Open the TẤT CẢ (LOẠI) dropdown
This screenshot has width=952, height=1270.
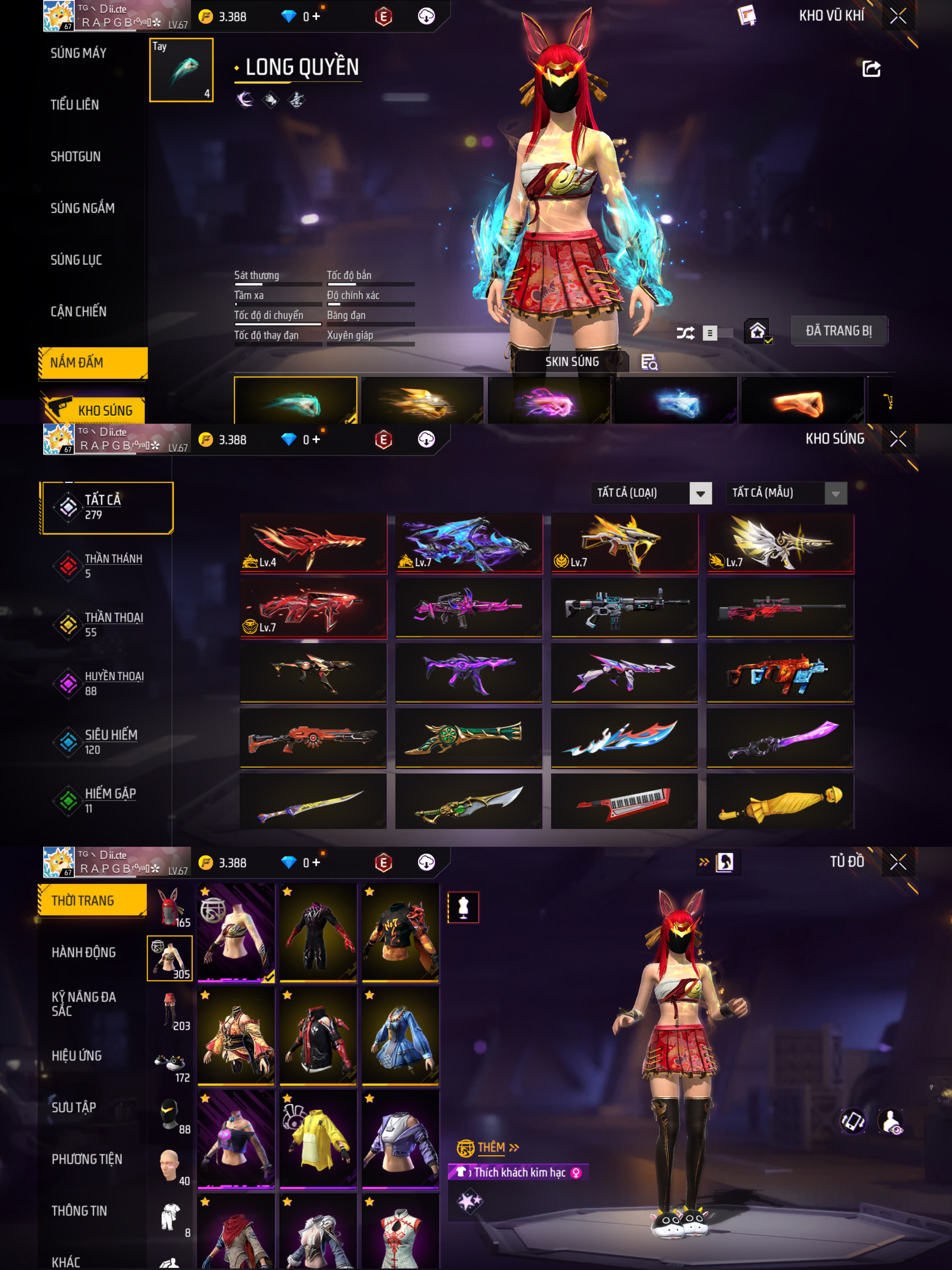(651, 493)
